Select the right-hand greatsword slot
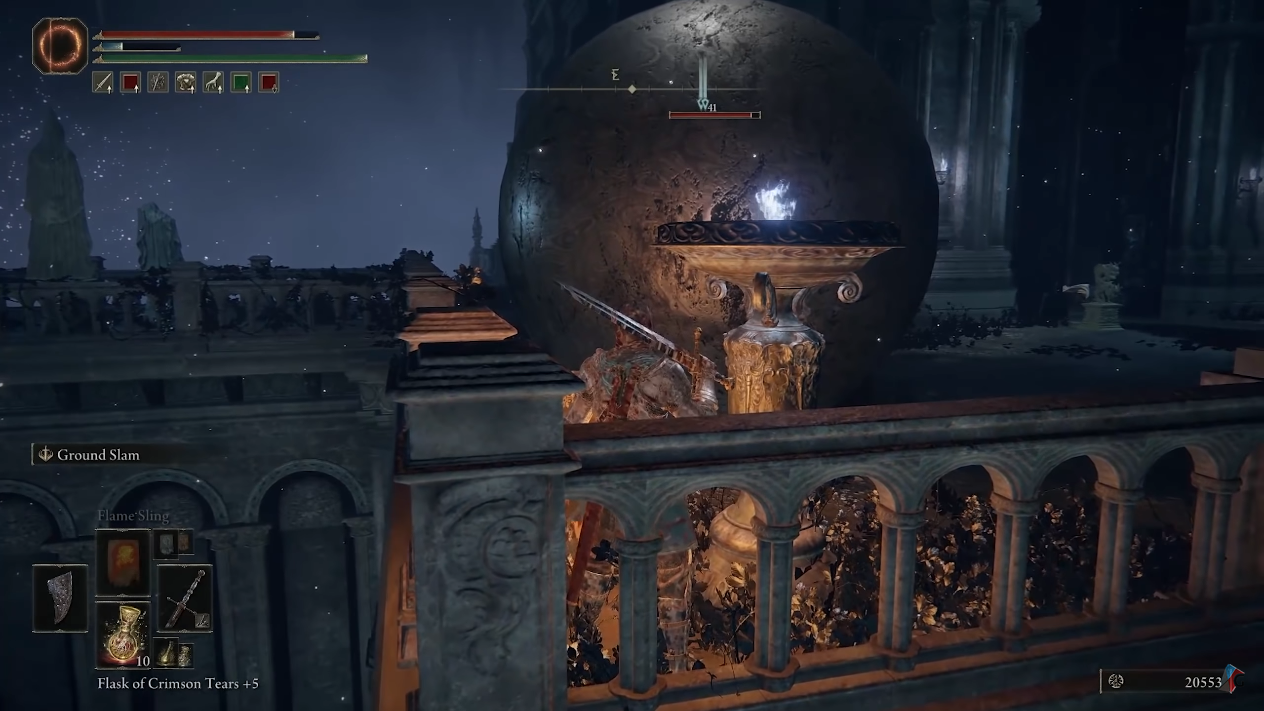1264x711 pixels. click(x=184, y=598)
